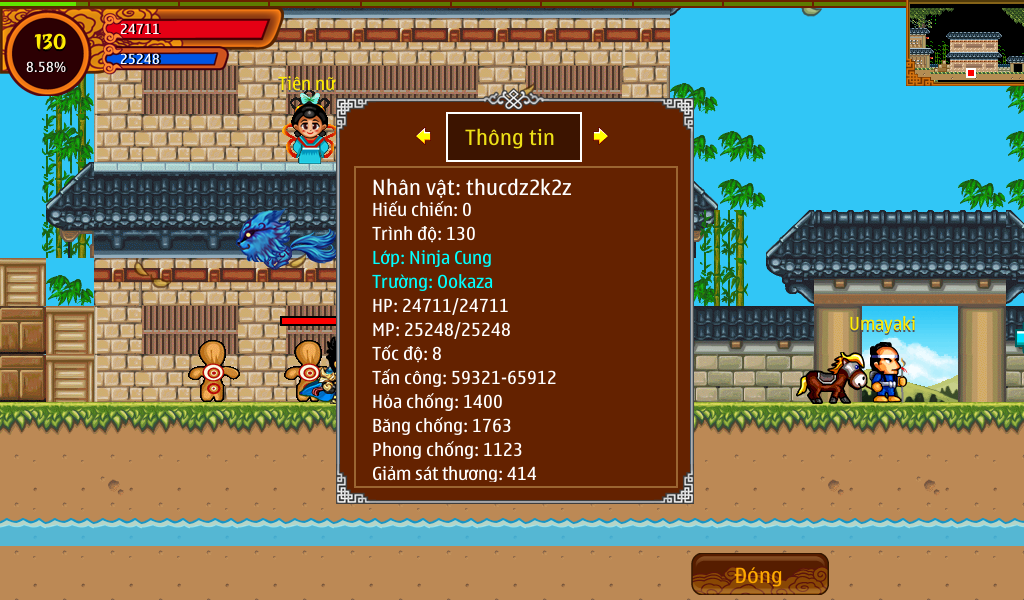Go to next panel with right arrow
The width and height of the screenshot is (1024, 600).
[x=600, y=136]
